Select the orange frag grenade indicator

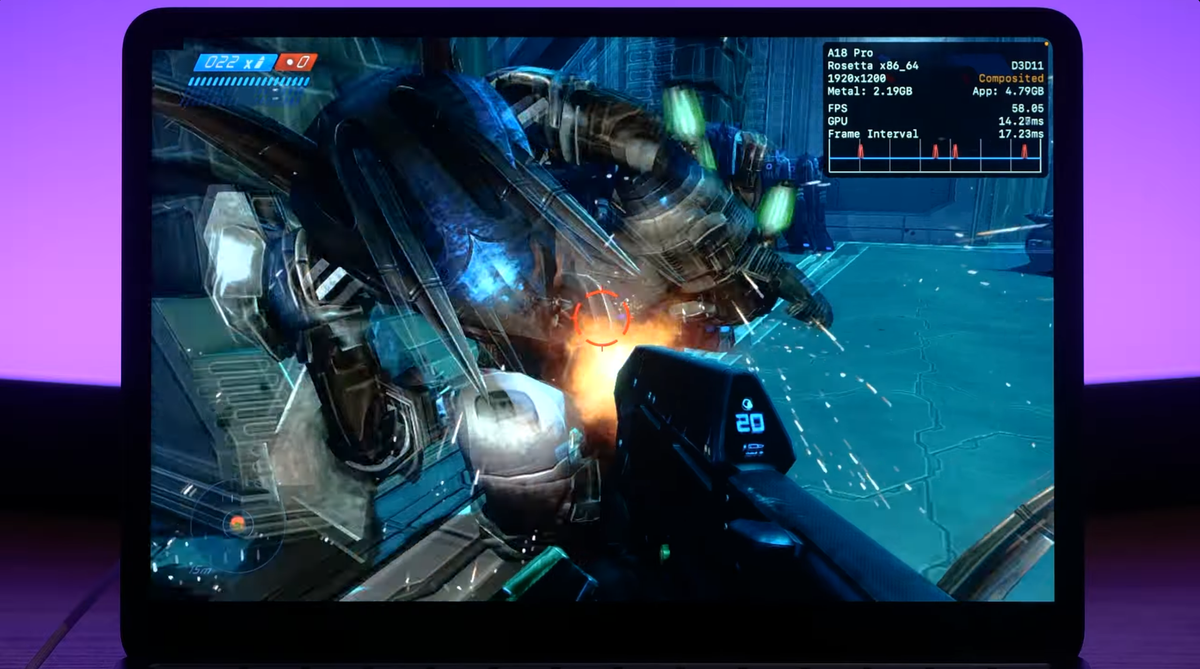(x=297, y=62)
